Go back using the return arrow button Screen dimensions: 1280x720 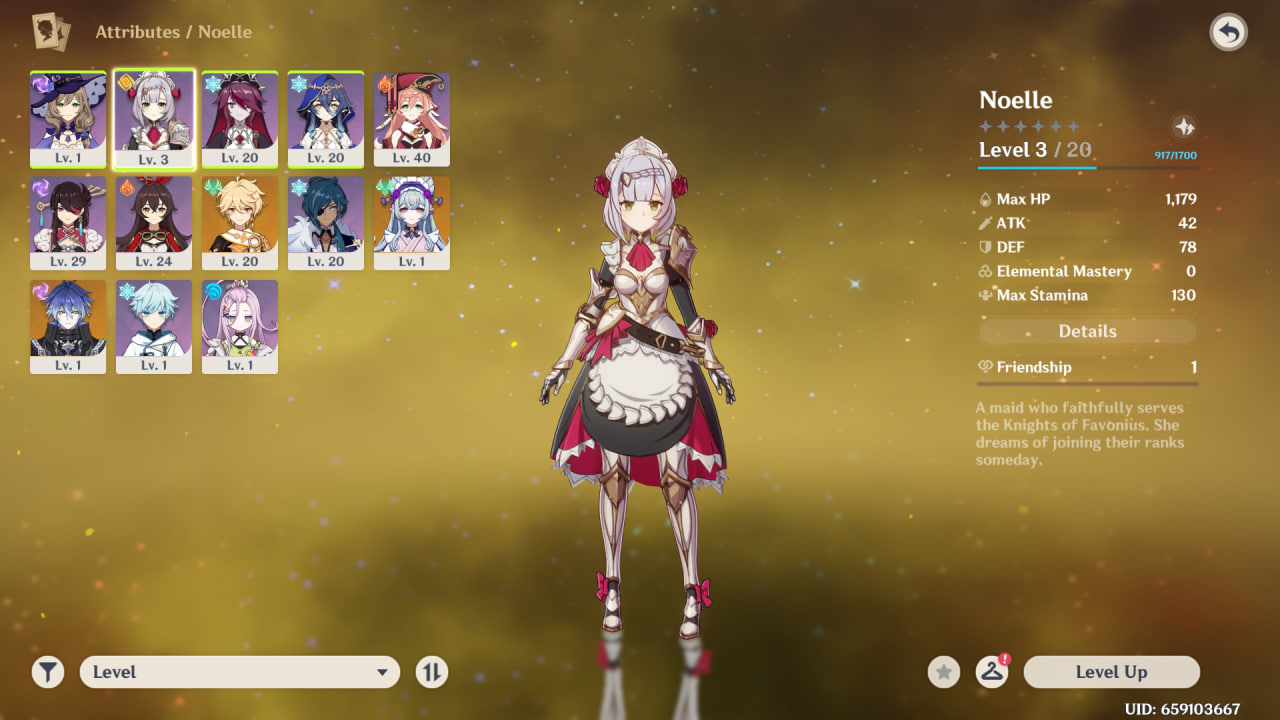click(x=1229, y=33)
